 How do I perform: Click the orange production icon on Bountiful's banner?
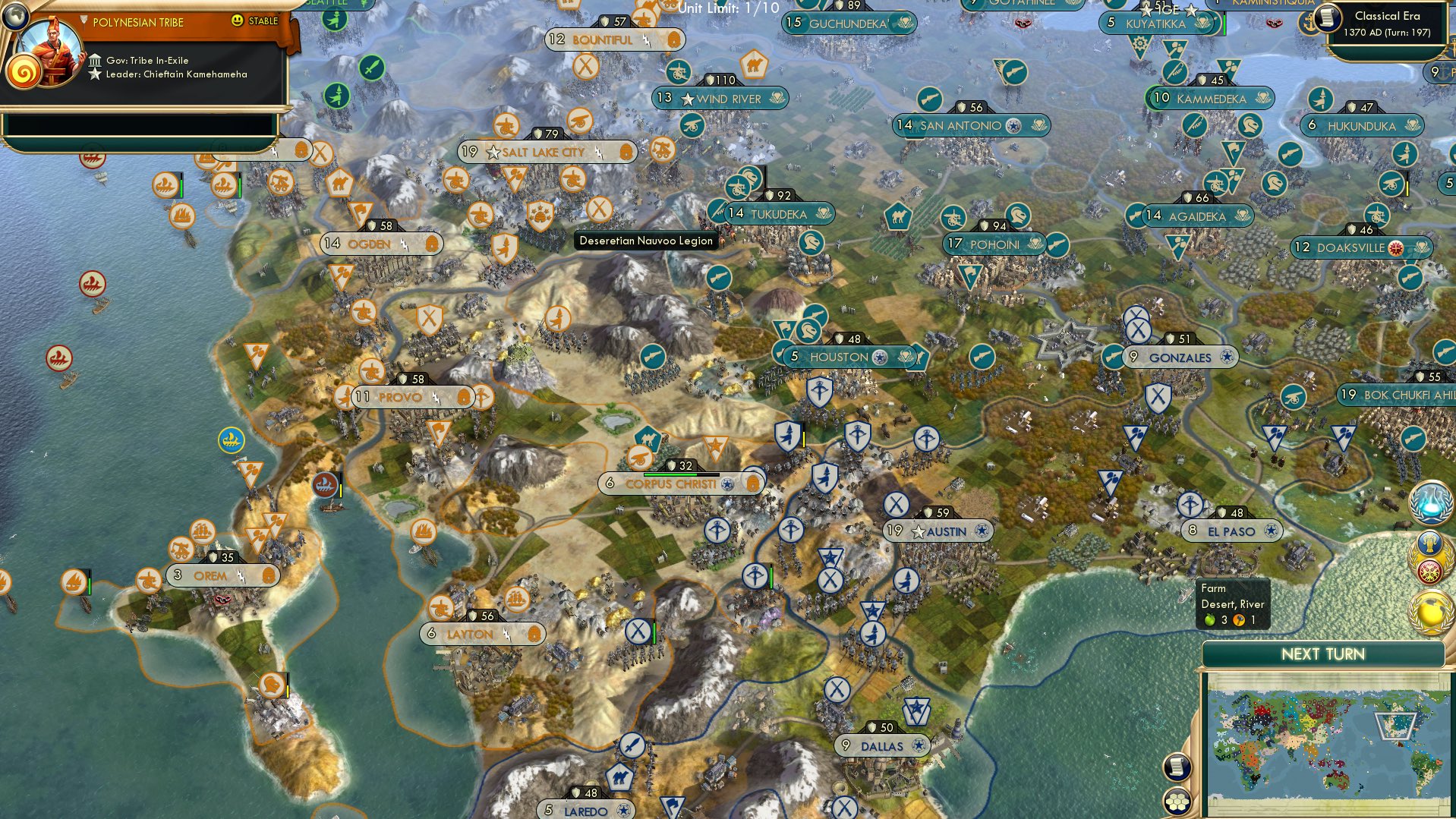[675, 39]
